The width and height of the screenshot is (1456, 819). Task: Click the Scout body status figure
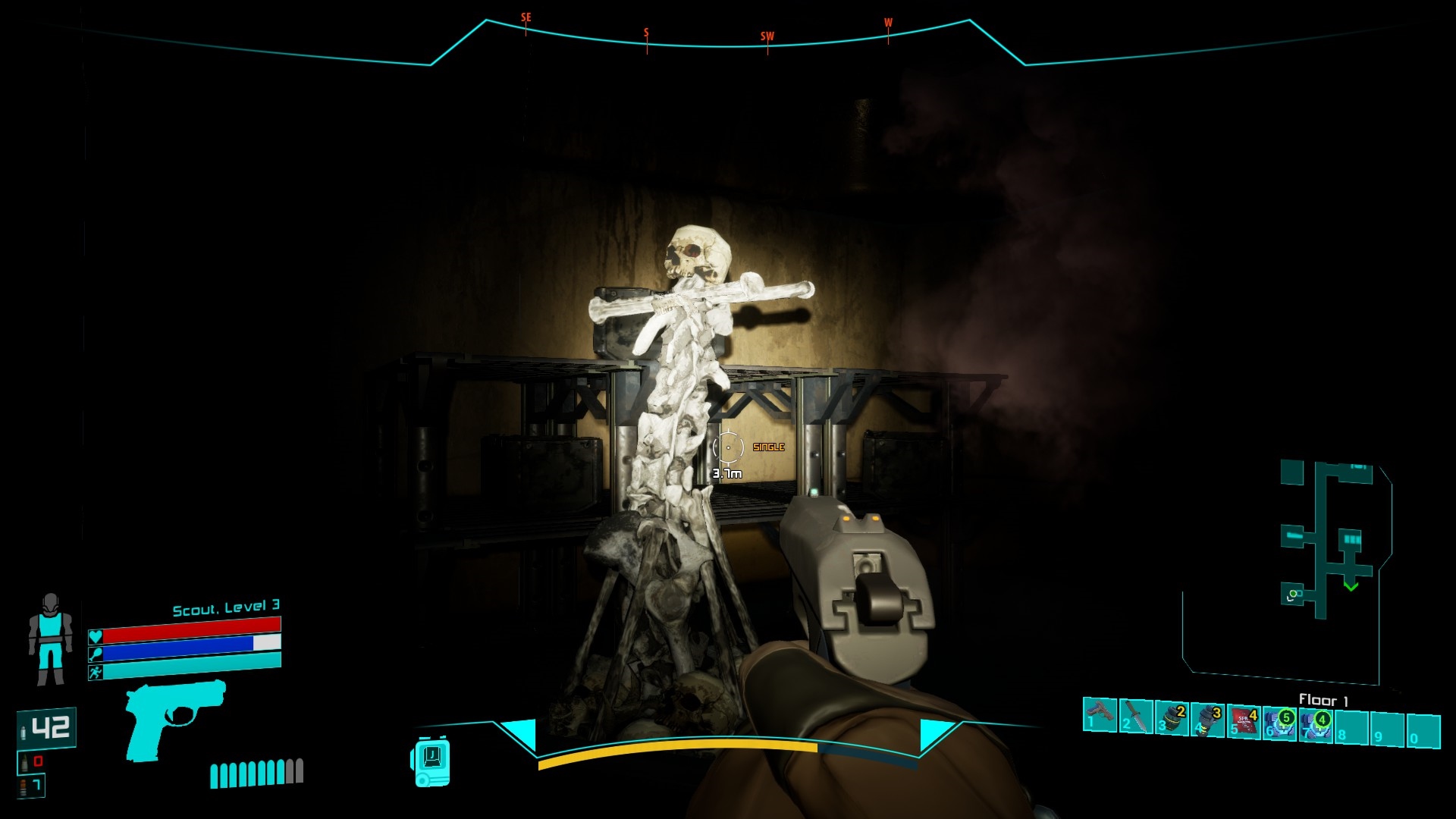(x=50, y=639)
